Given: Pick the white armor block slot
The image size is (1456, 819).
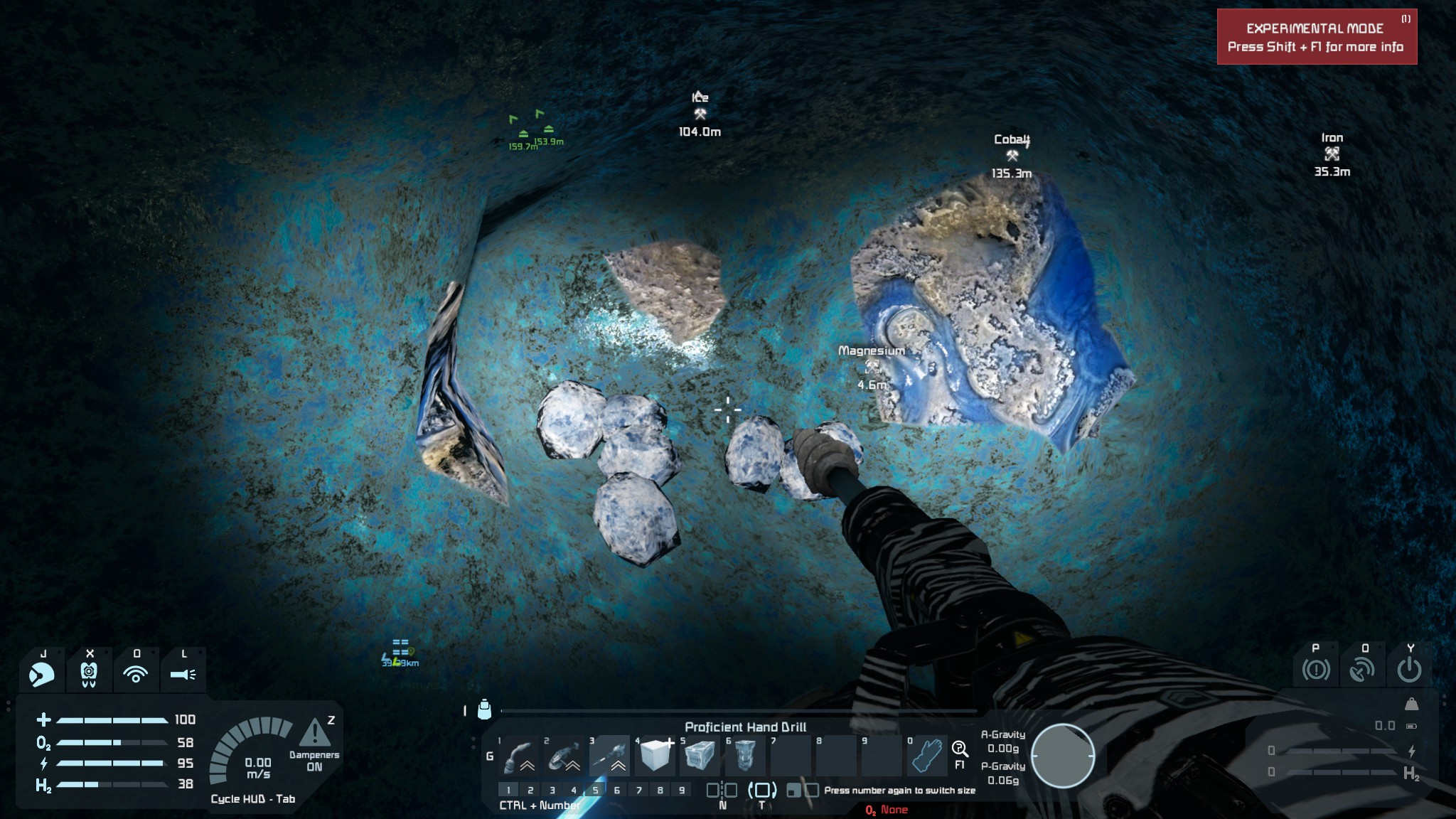Looking at the screenshot, I should pos(655,756).
